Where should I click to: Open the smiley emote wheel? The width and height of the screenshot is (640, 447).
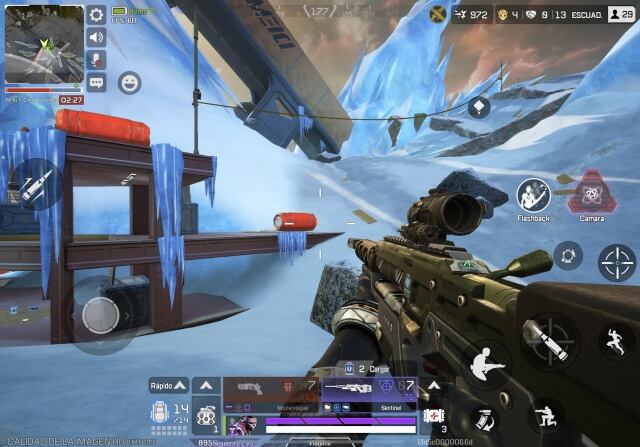click(x=129, y=83)
